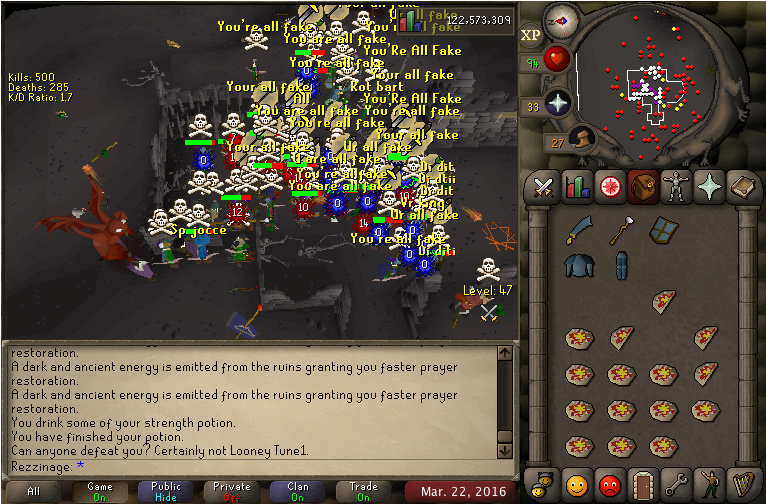Toggle the Private chat filter
Screen dimensions: 766x504
tap(231, 492)
